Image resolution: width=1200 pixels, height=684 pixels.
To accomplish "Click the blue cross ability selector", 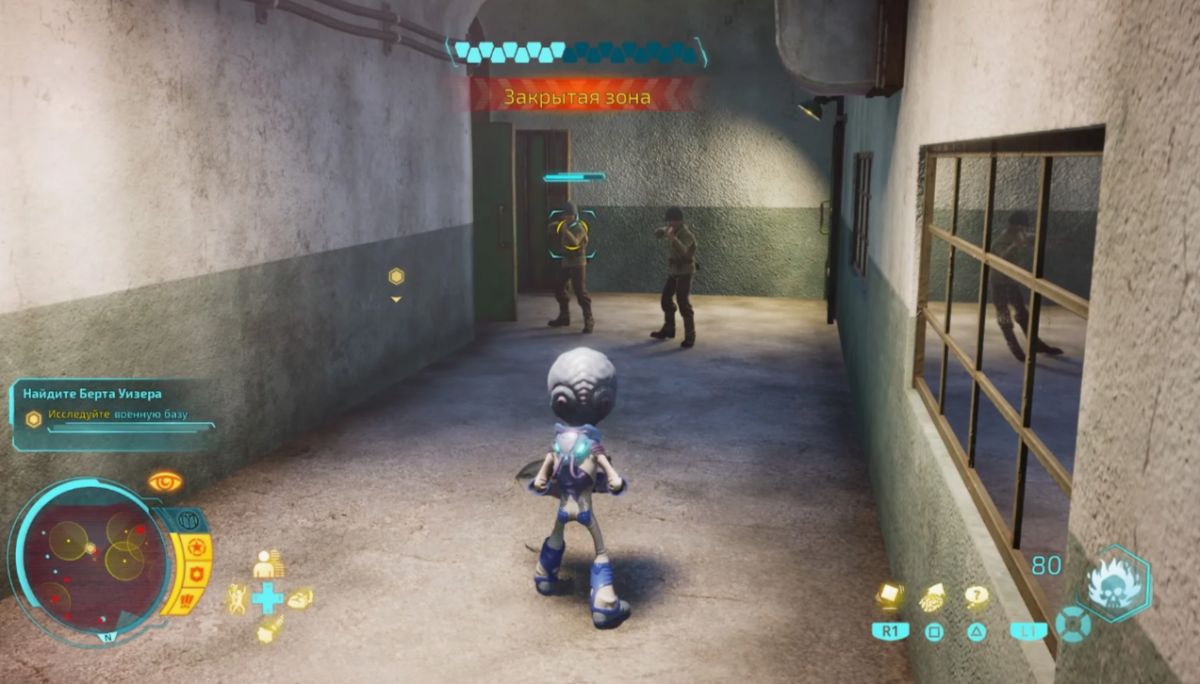I will [x=268, y=598].
